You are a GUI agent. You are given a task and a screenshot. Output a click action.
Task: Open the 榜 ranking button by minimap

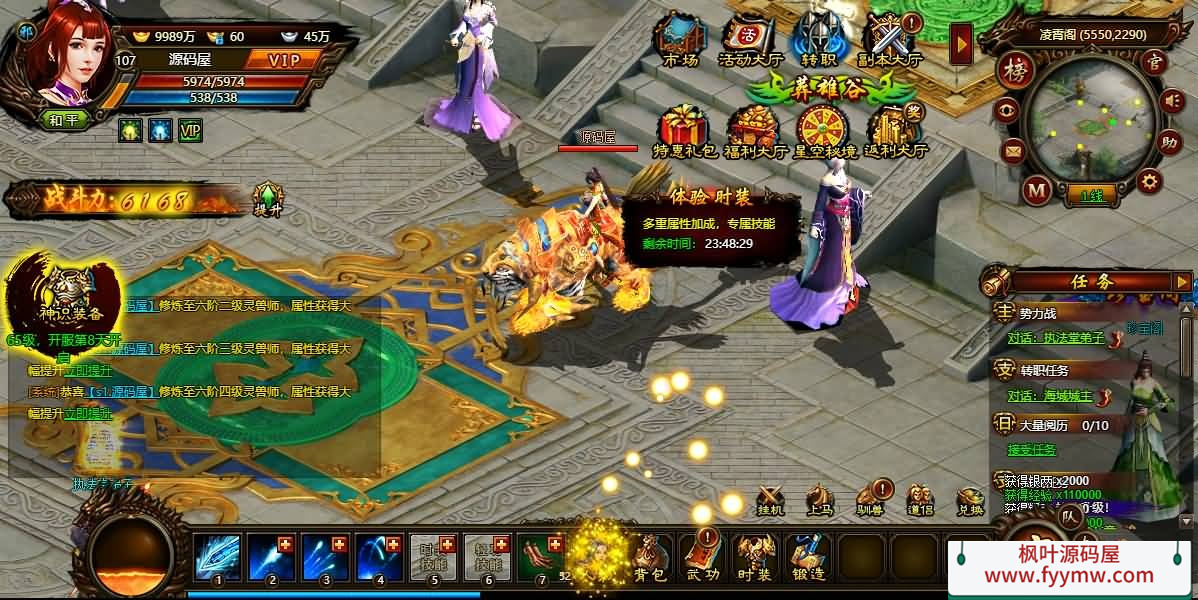click(x=1013, y=71)
